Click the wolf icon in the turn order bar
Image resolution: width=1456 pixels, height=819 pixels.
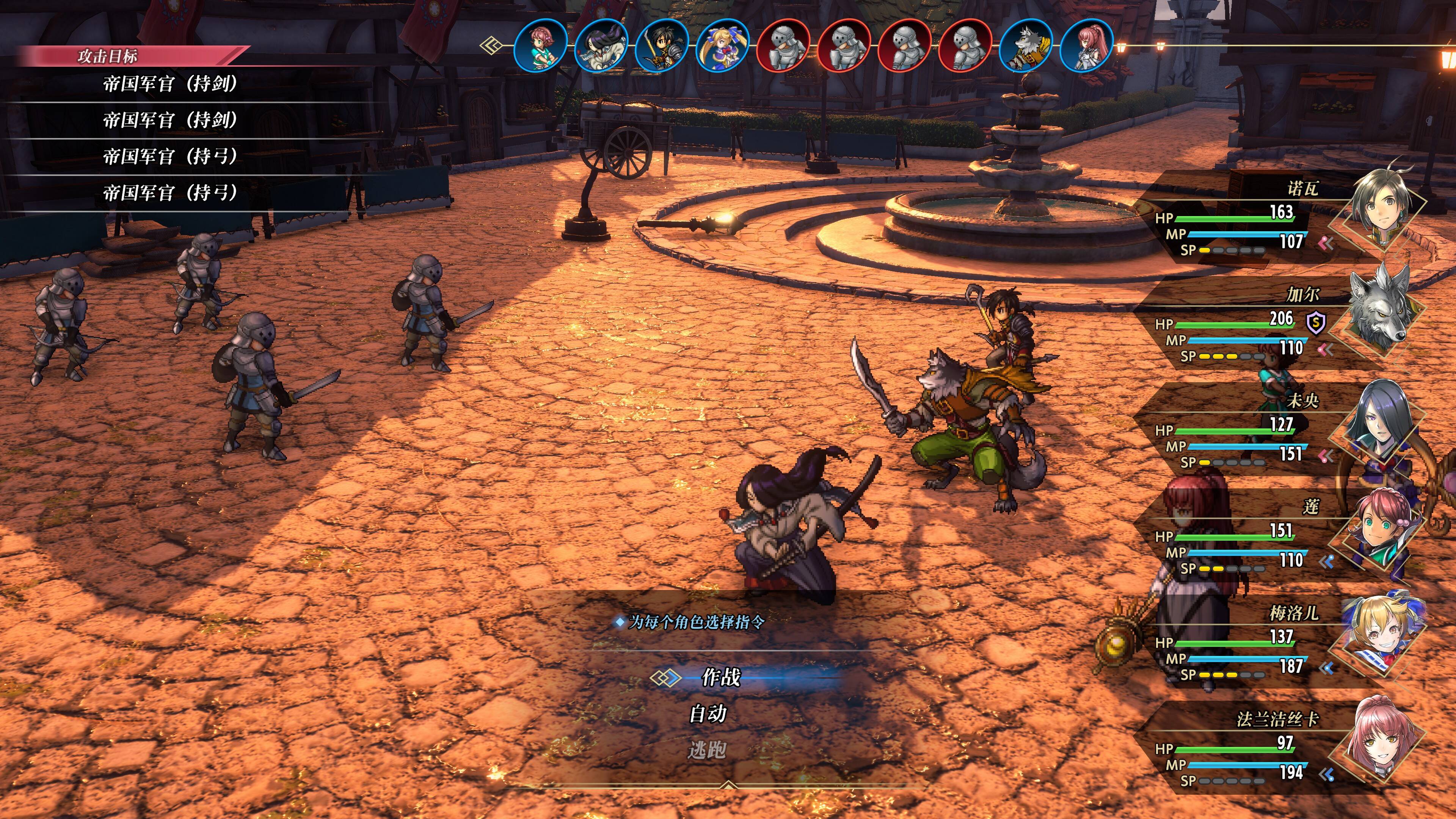tap(1026, 45)
